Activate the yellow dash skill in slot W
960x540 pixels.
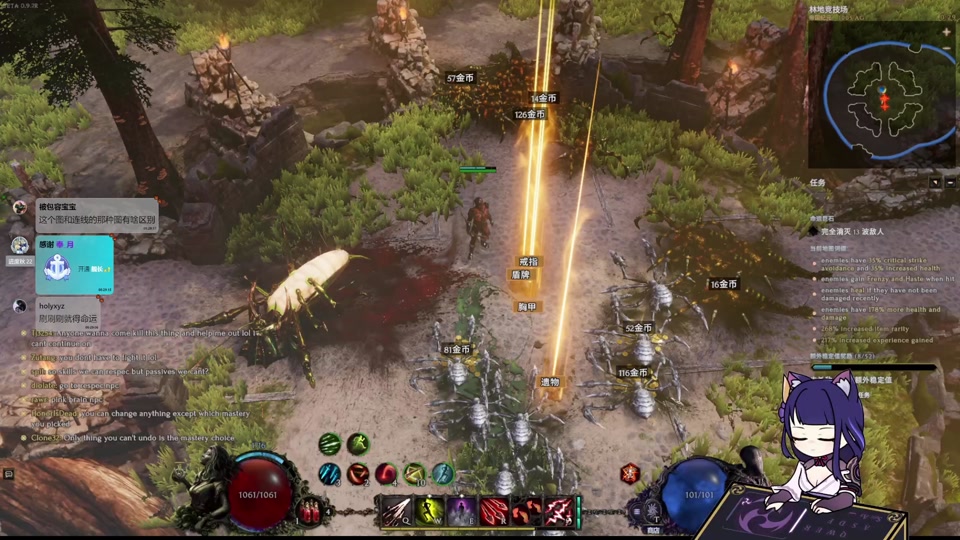click(x=430, y=511)
